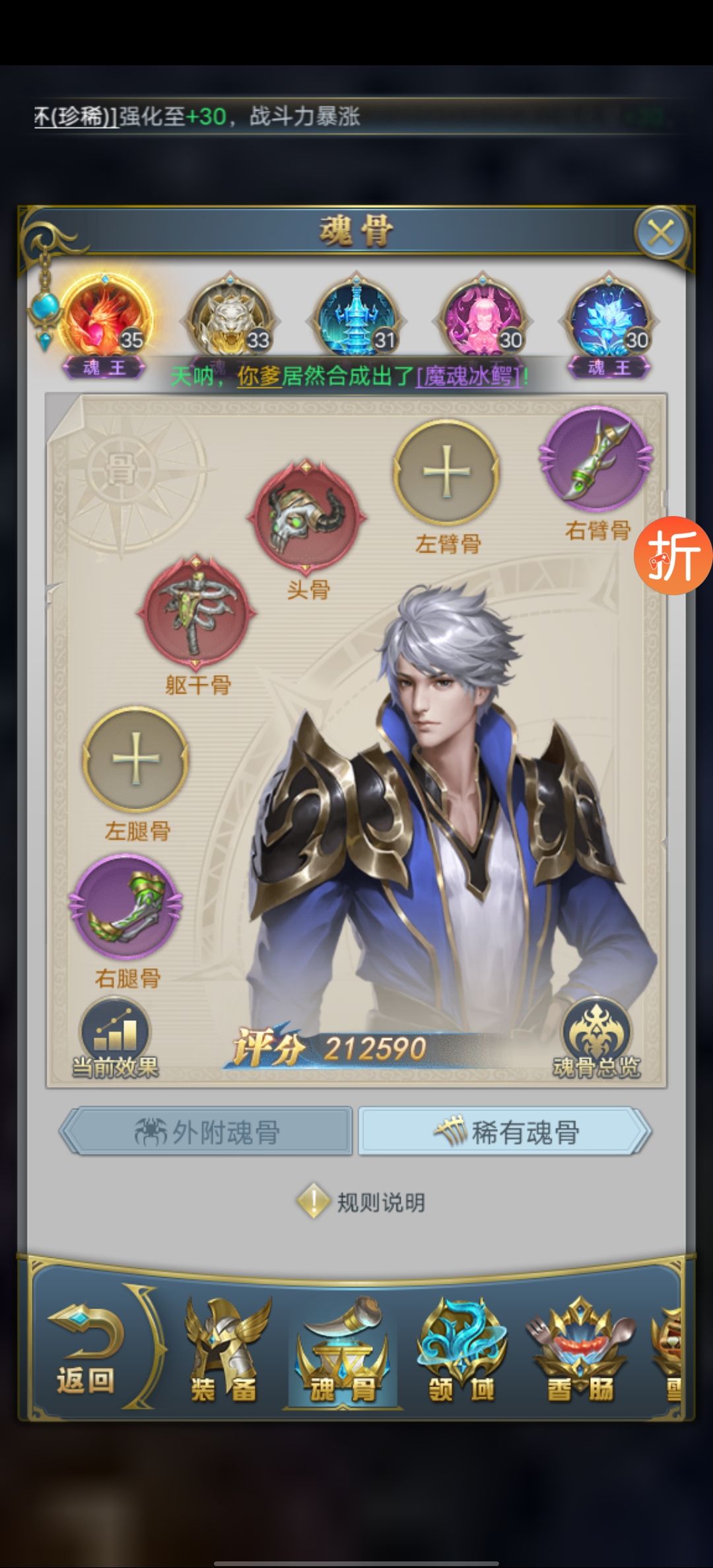The image size is (713, 1568).
Task: Open the 躯干骨 torso bone slot
Action: click(x=196, y=612)
